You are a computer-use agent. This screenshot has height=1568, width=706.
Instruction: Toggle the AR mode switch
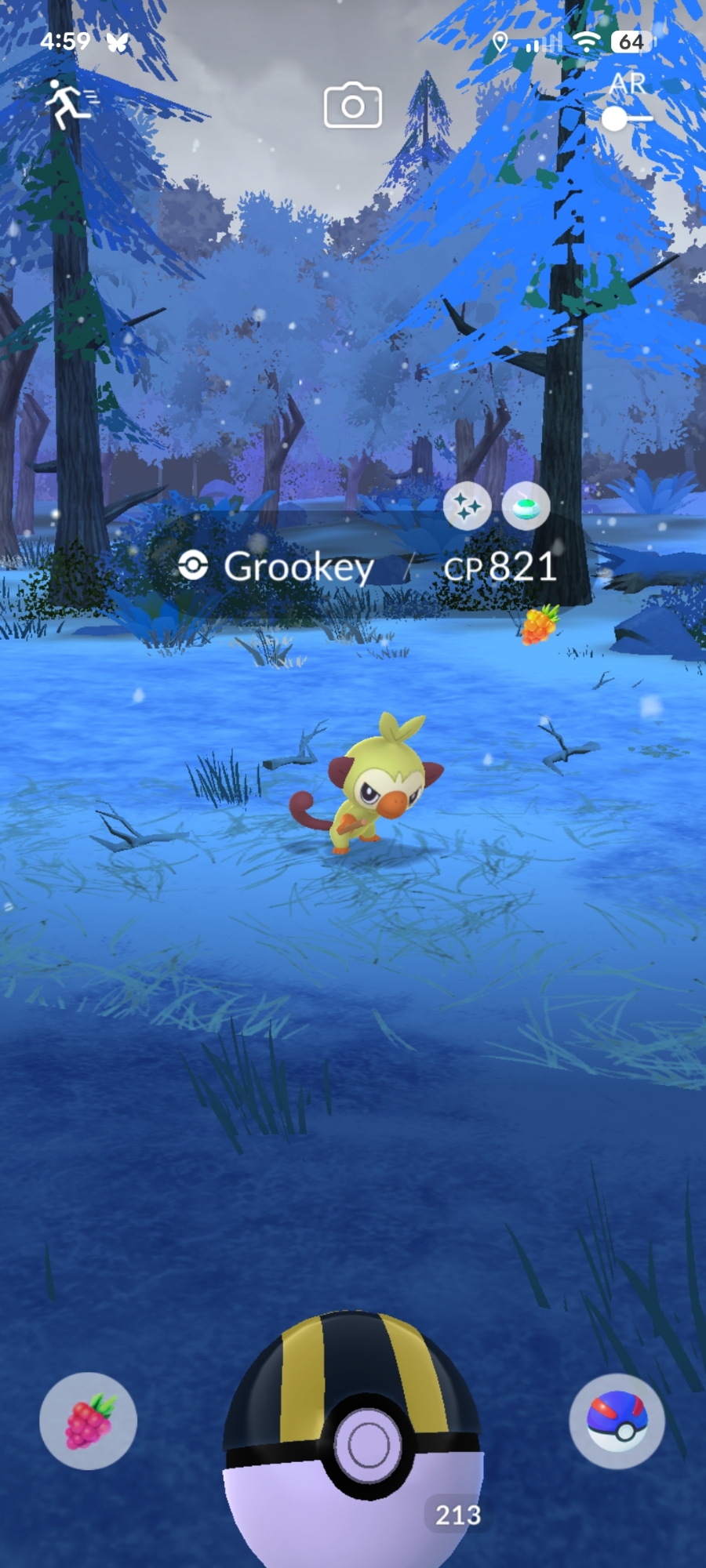click(626, 118)
